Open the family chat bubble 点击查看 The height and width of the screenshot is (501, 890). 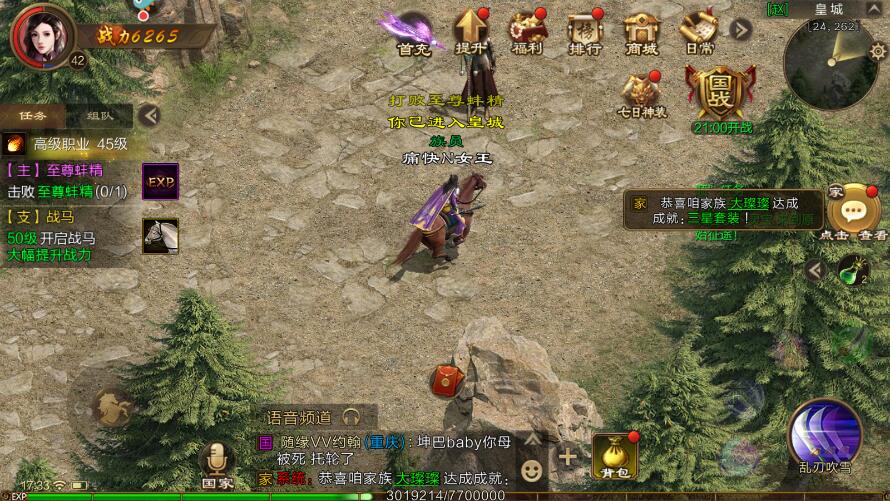tap(852, 211)
